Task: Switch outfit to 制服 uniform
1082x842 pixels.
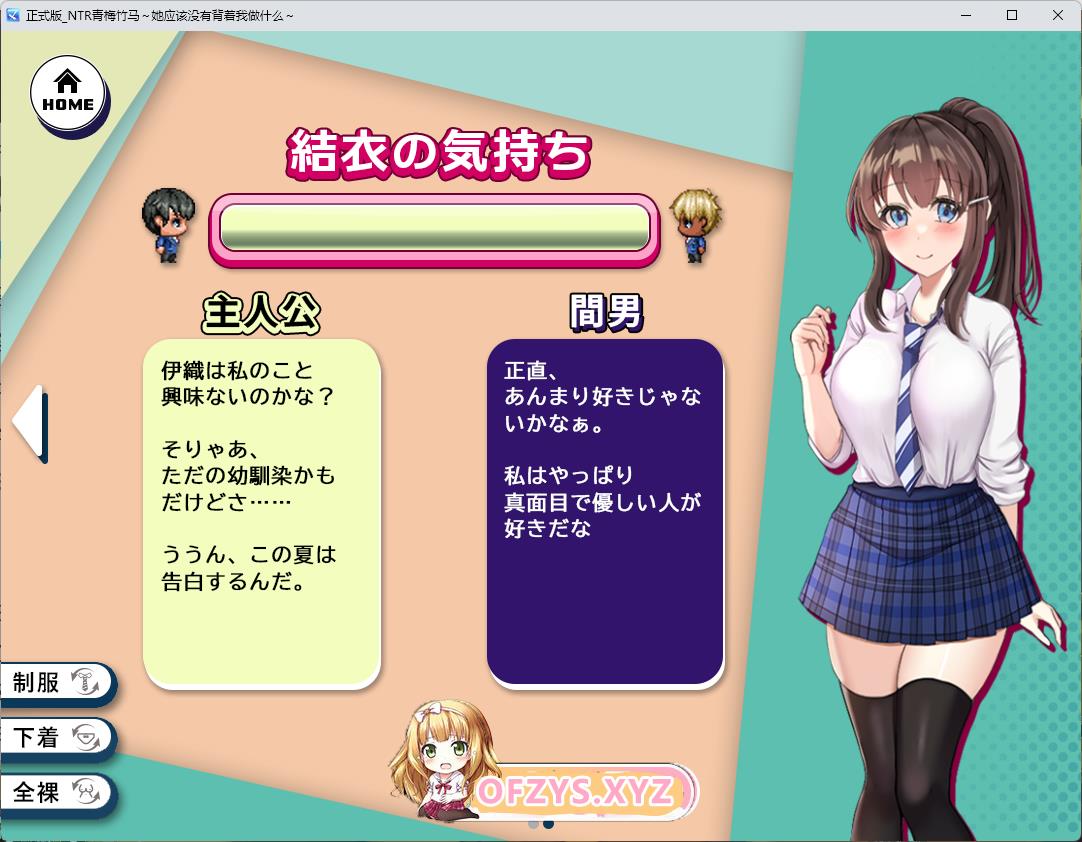Action: coord(55,683)
